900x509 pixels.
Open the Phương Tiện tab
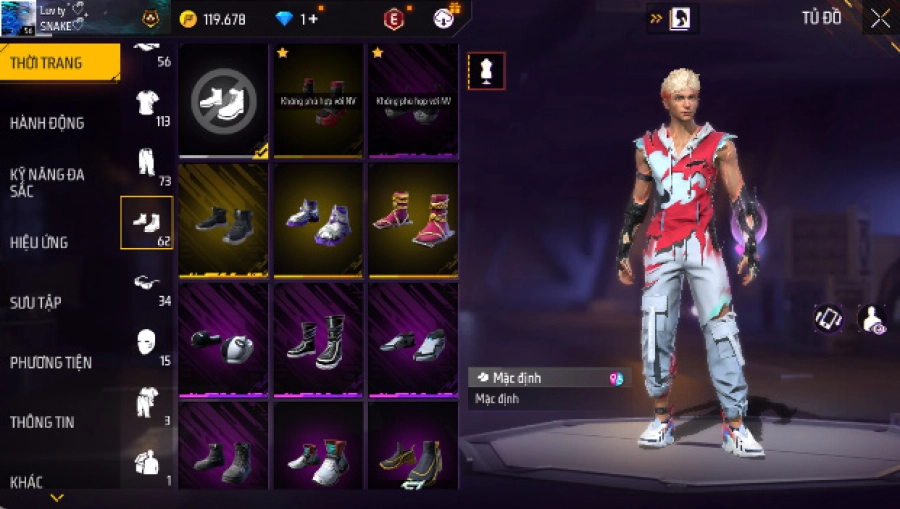(x=47, y=362)
